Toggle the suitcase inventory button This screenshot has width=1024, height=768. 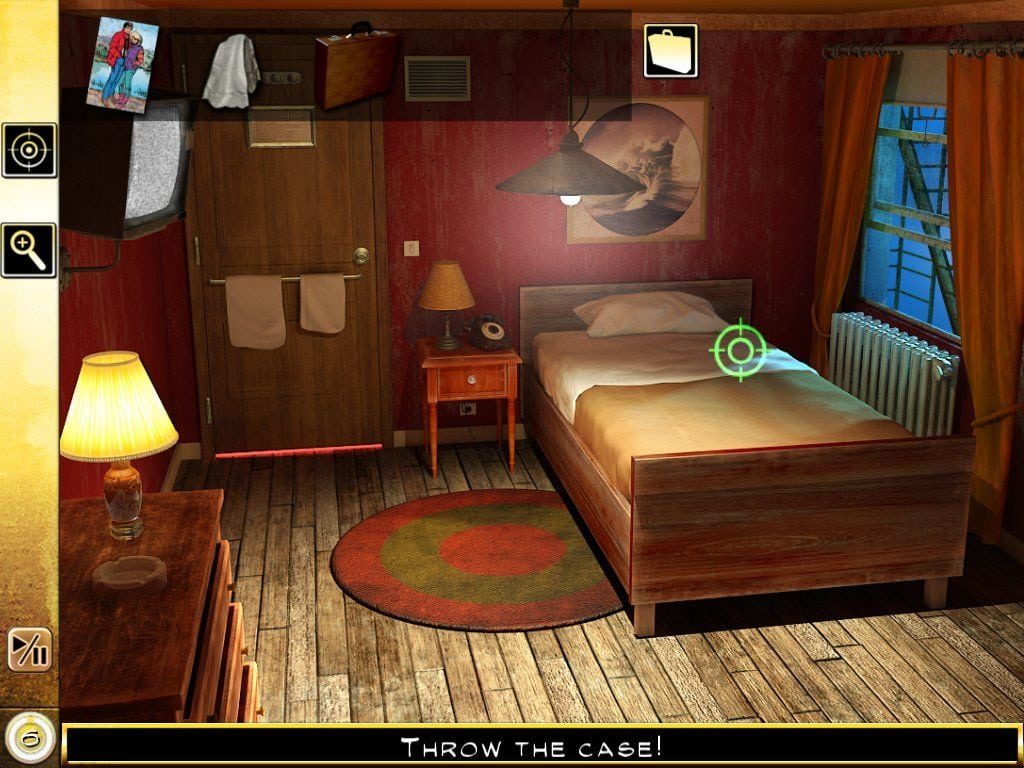[670, 50]
